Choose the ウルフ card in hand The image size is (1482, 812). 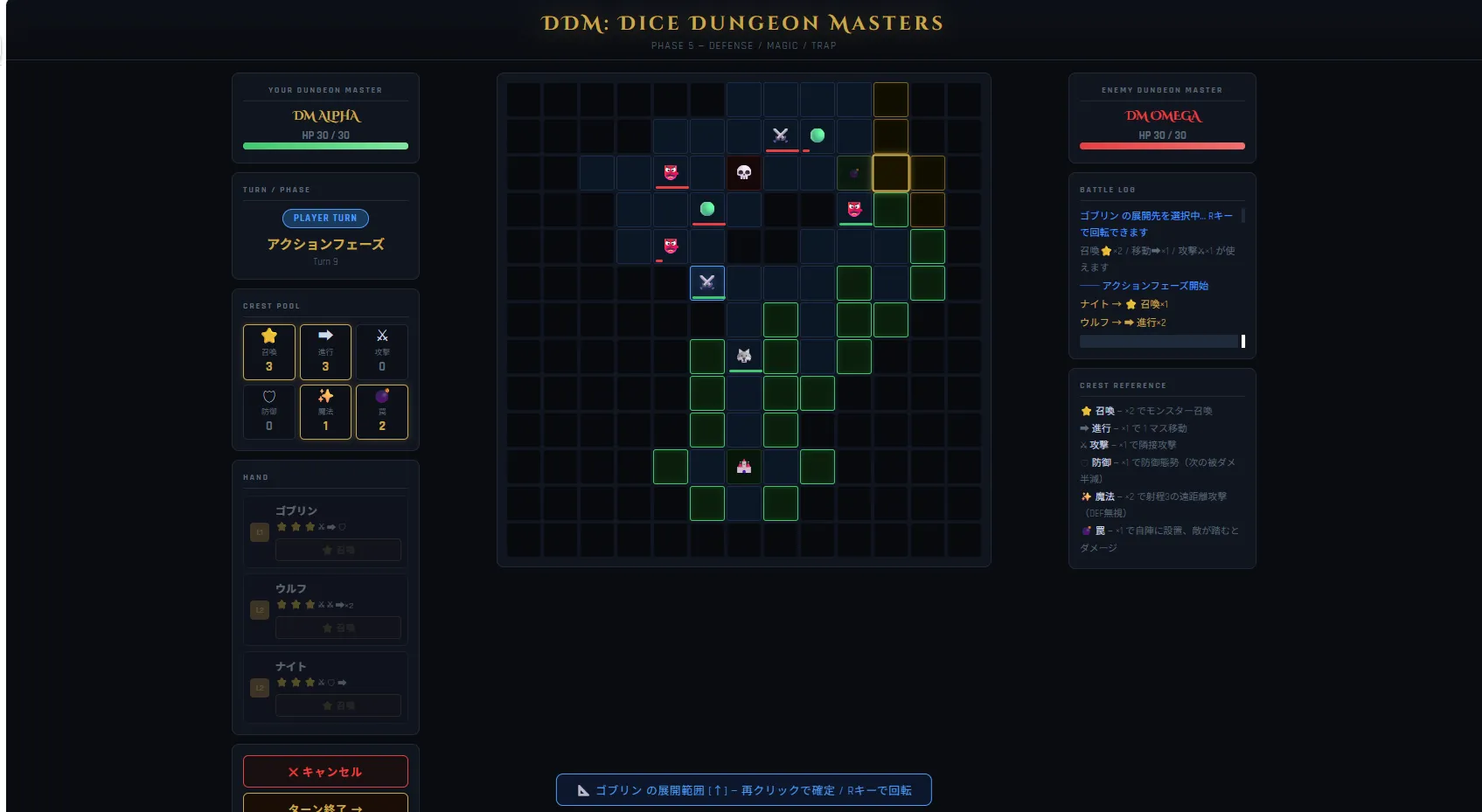(325, 589)
